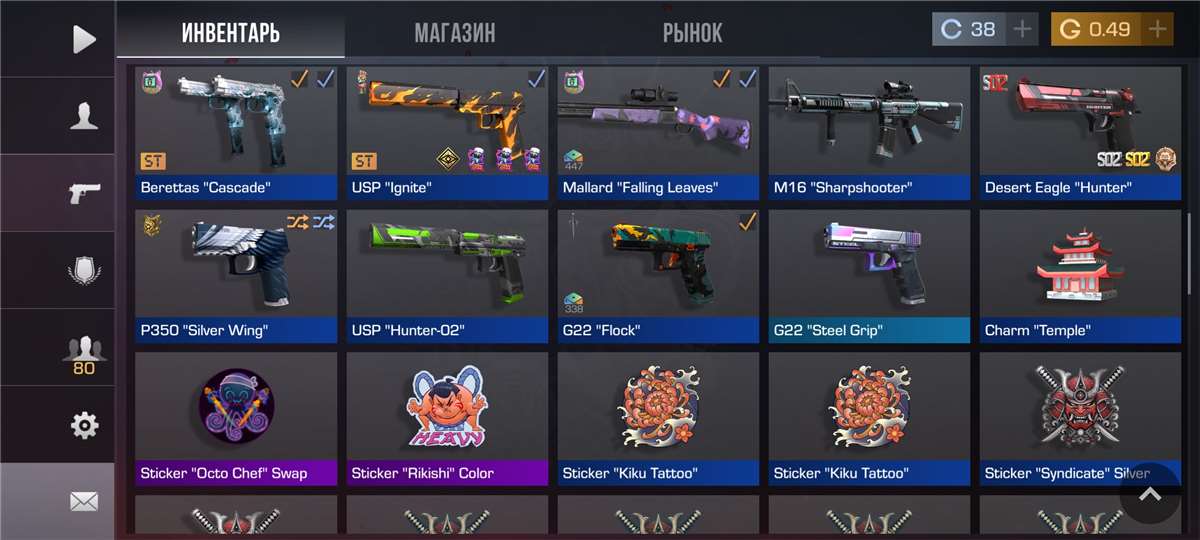This screenshot has width=1200, height=540.
Task: Select the Mallard "Falling Leaves" rifle
Action: pos(658,132)
